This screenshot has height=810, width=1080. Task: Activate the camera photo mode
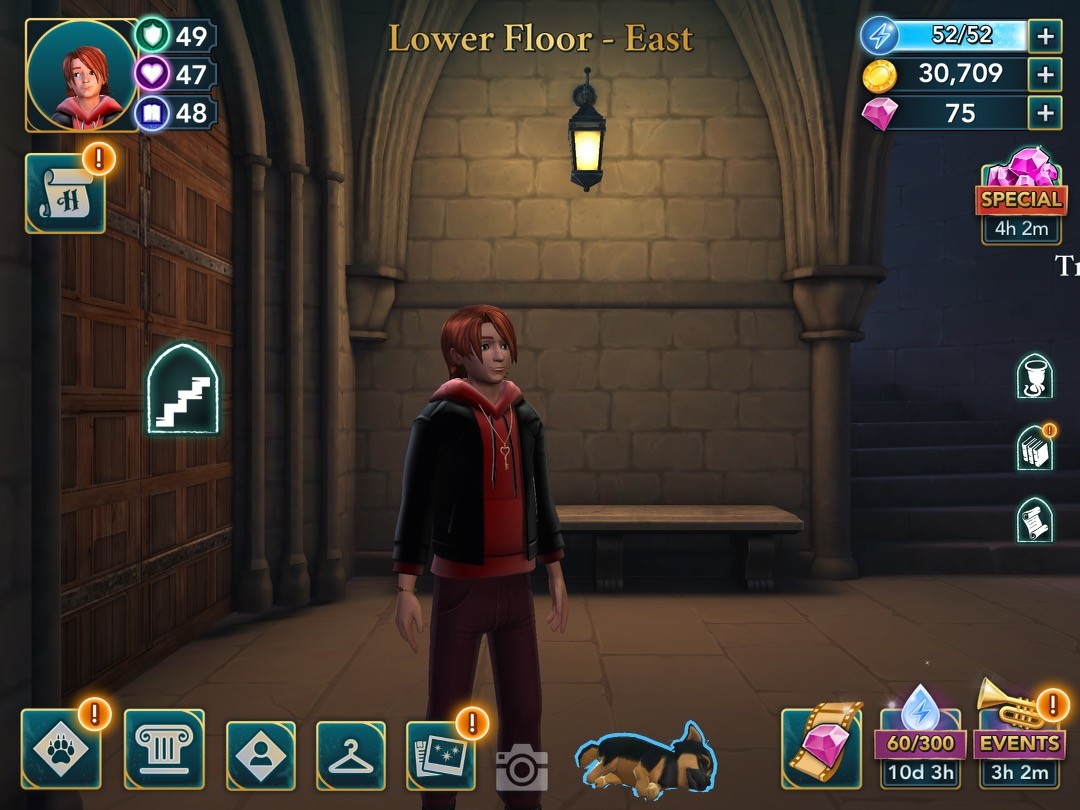[x=521, y=767]
